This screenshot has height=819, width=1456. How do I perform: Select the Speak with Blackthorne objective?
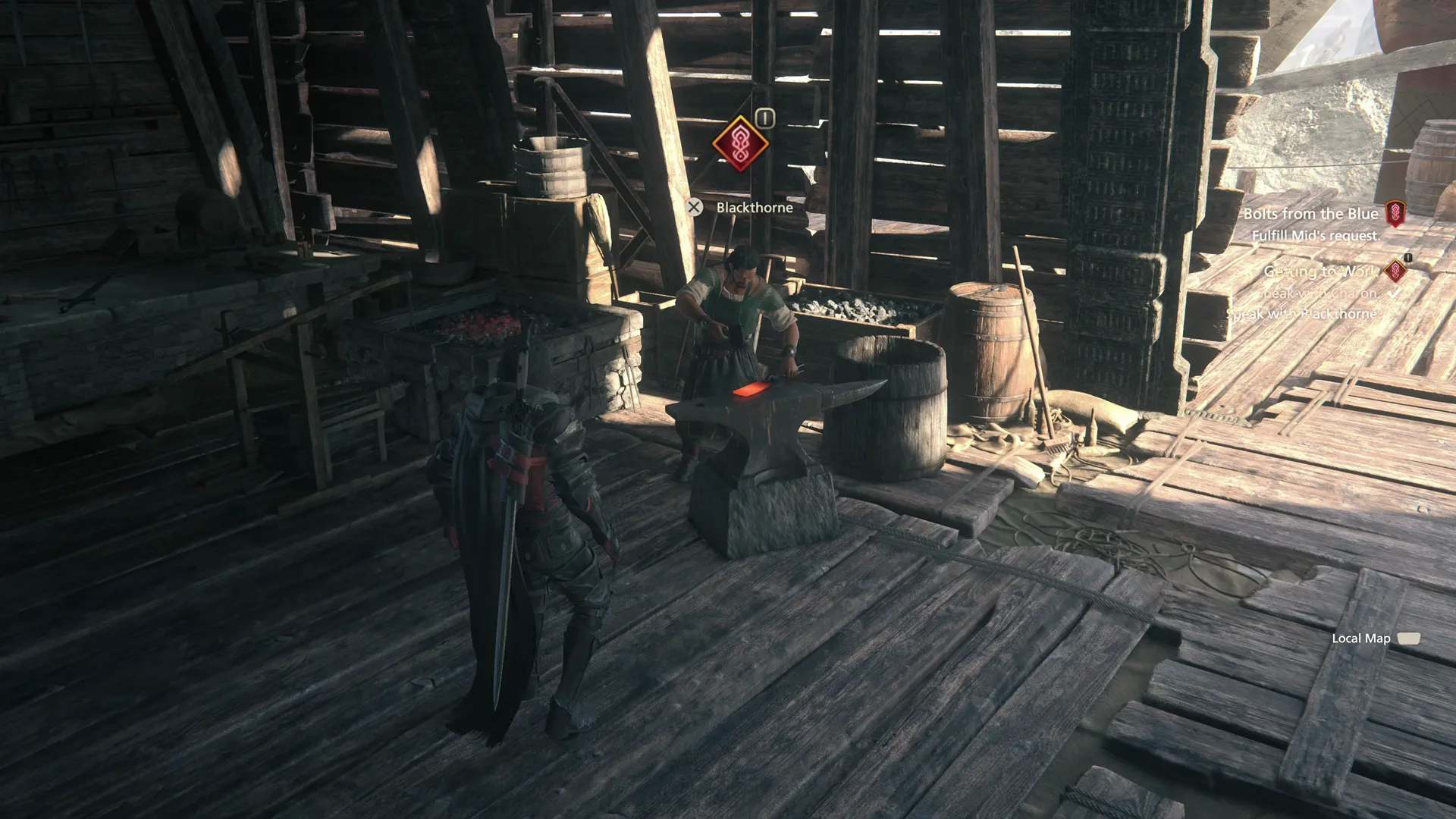click(x=1302, y=313)
